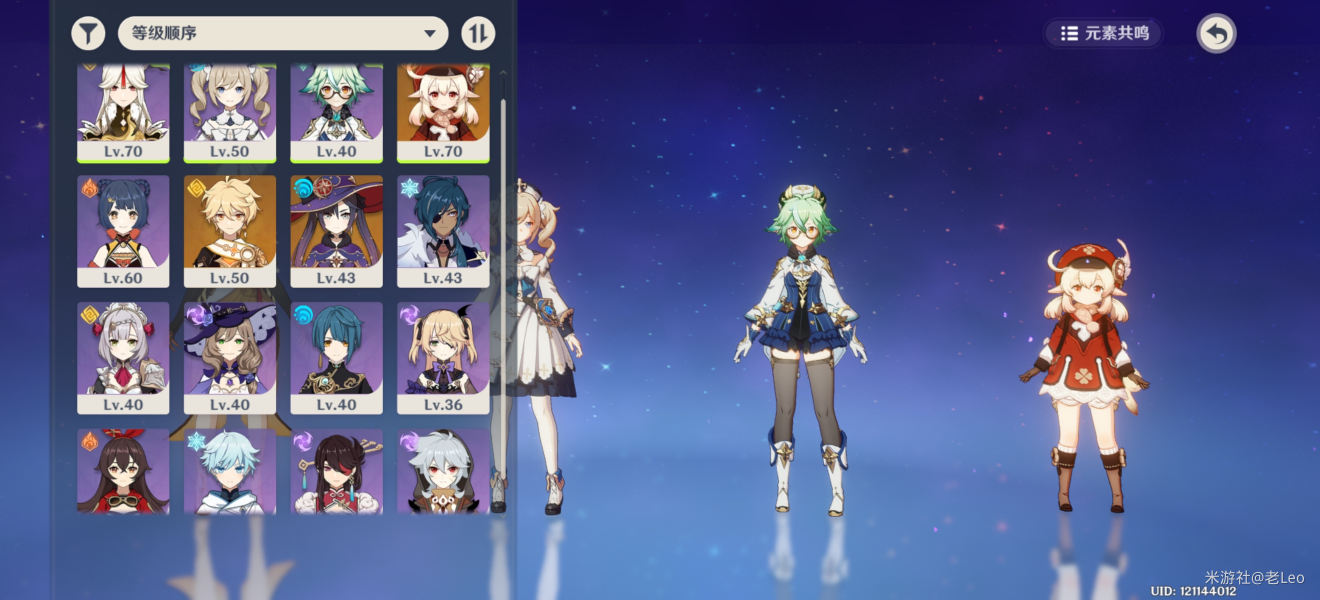This screenshot has width=1320, height=600.
Task: Select Razor's silver-haired portrait
Action: 443,472
